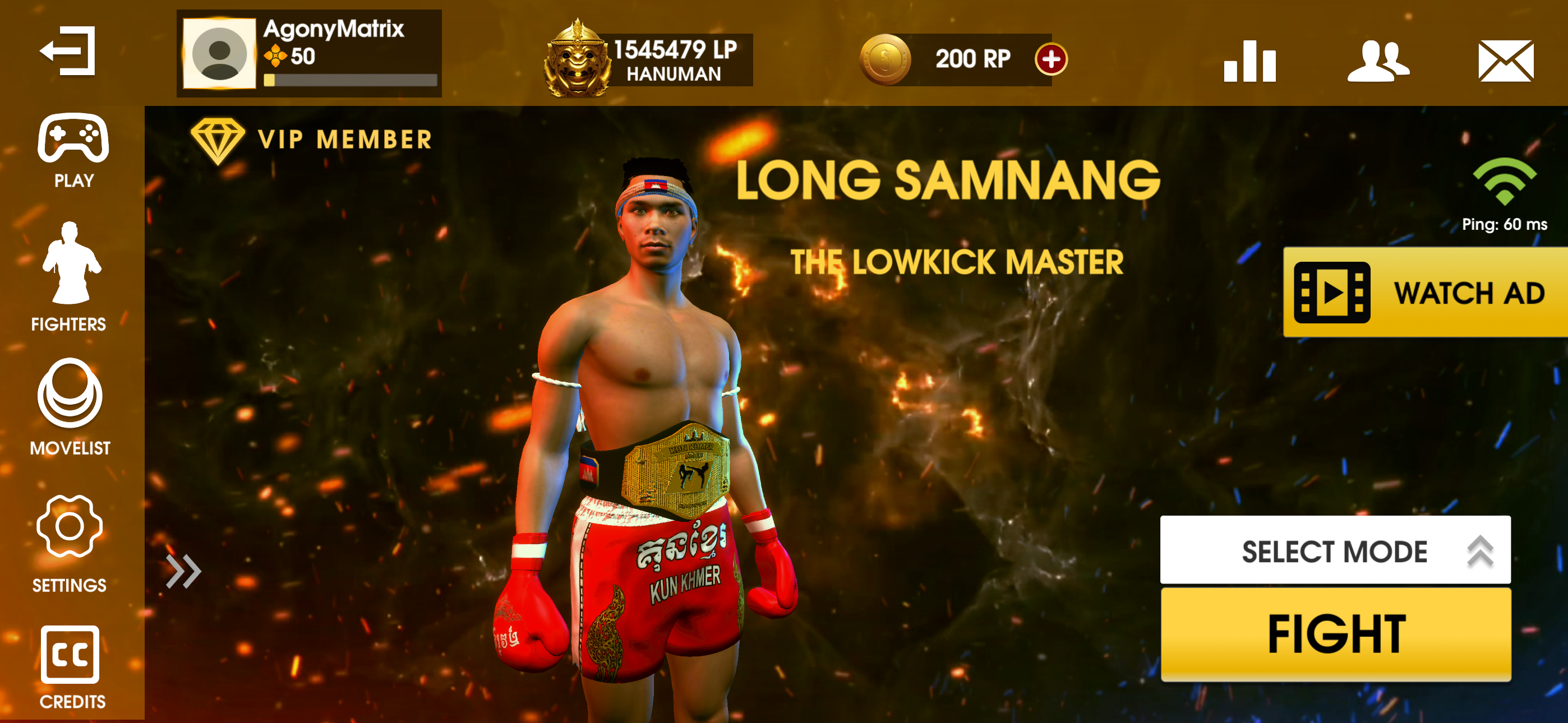Open the Fighters menu
Image resolution: width=1568 pixels, height=723 pixels.
click(x=70, y=277)
